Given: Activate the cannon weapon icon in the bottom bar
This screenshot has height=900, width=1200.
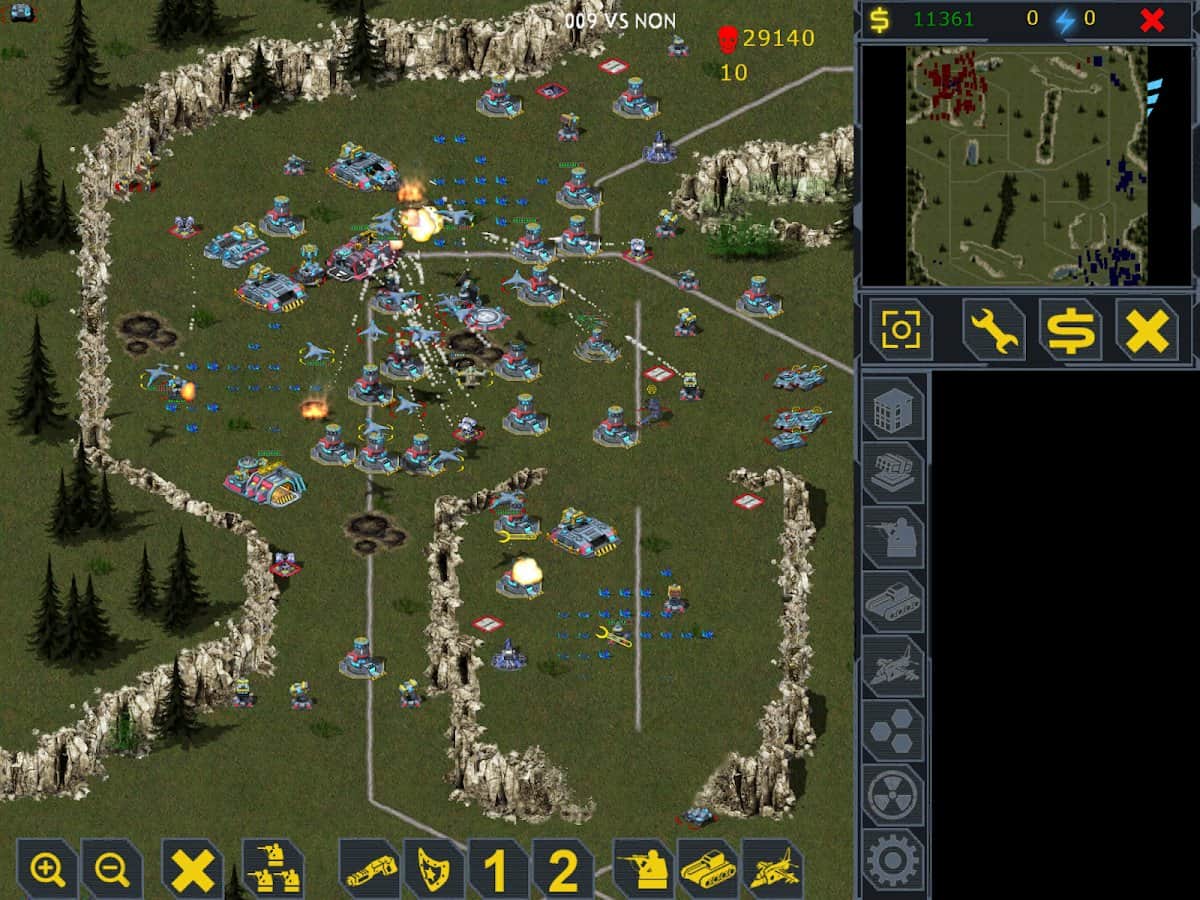Looking at the screenshot, I should 369,869.
